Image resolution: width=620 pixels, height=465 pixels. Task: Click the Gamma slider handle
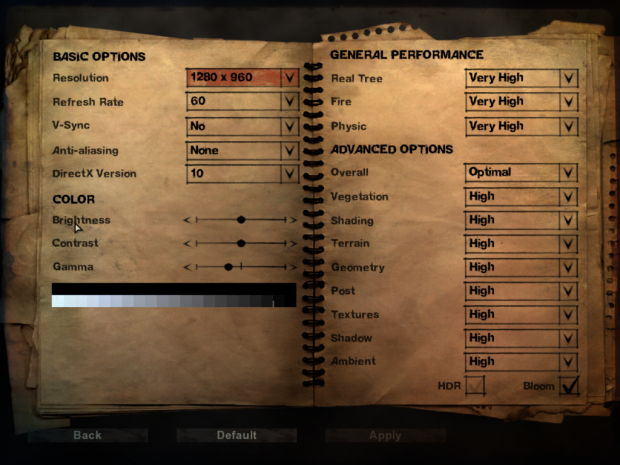coord(229,267)
